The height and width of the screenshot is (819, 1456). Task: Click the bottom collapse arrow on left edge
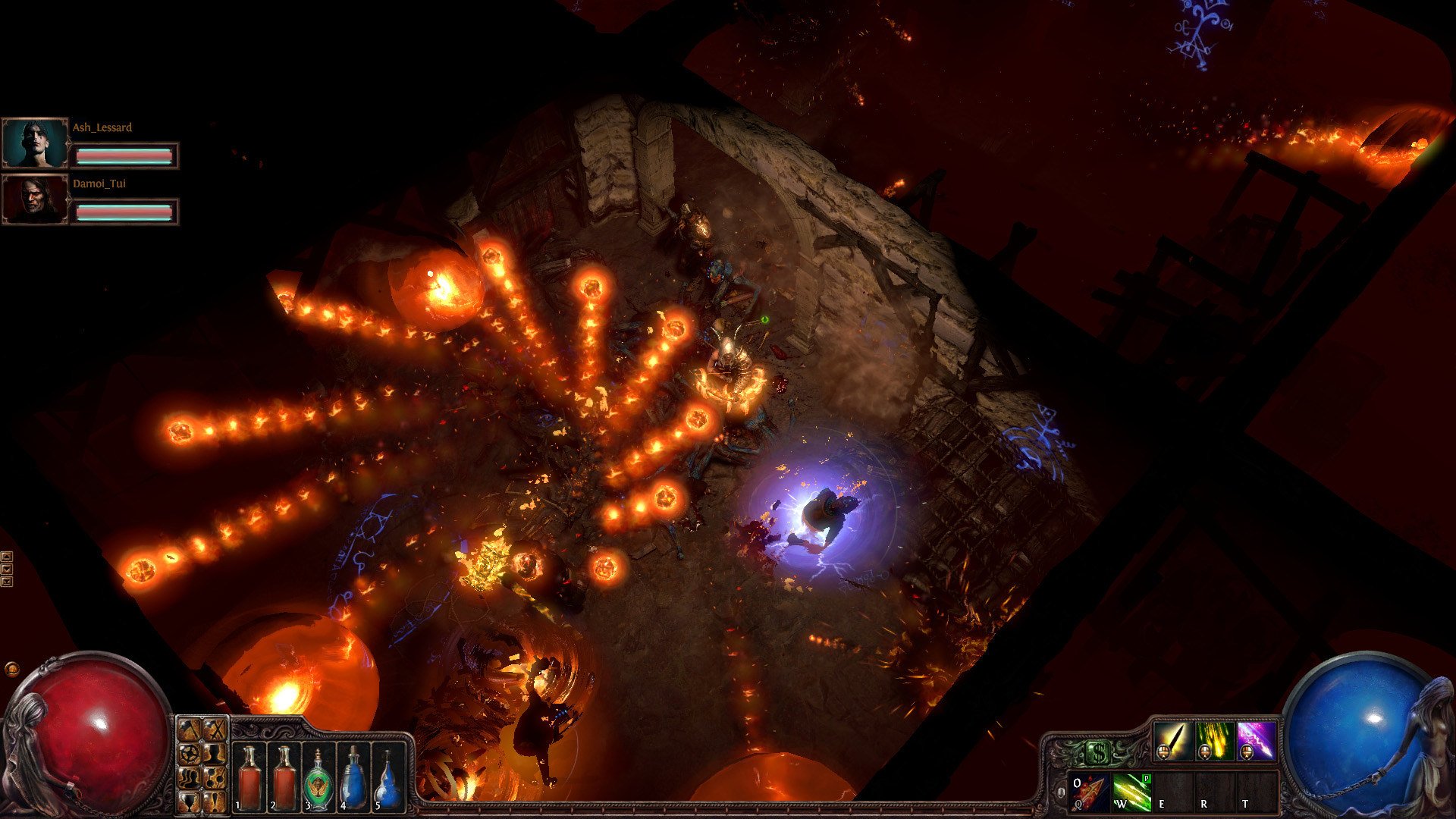coord(7,582)
